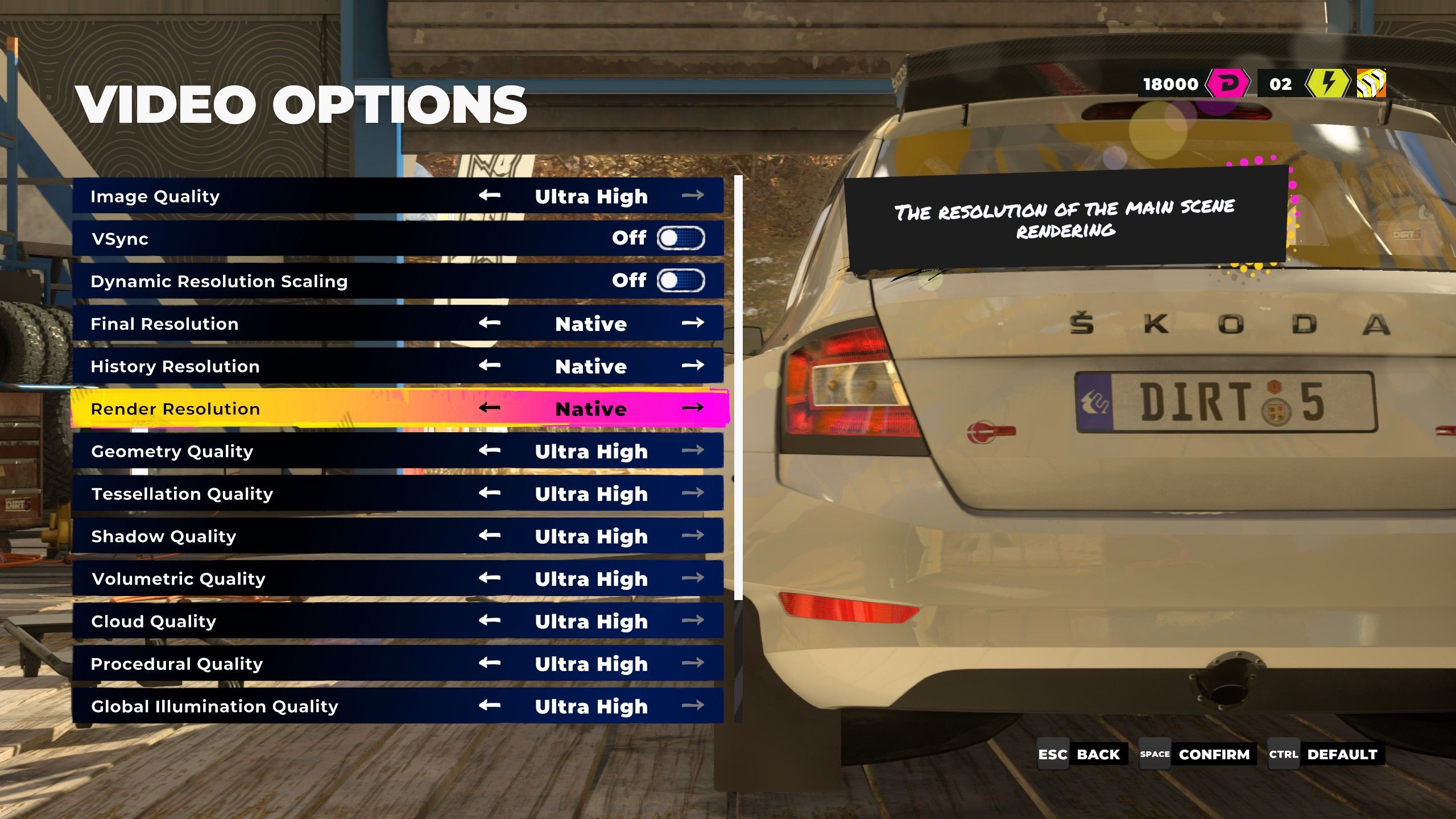Image resolution: width=1456 pixels, height=819 pixels.
Task: Toggle the VSync switch
Action: 680,238
